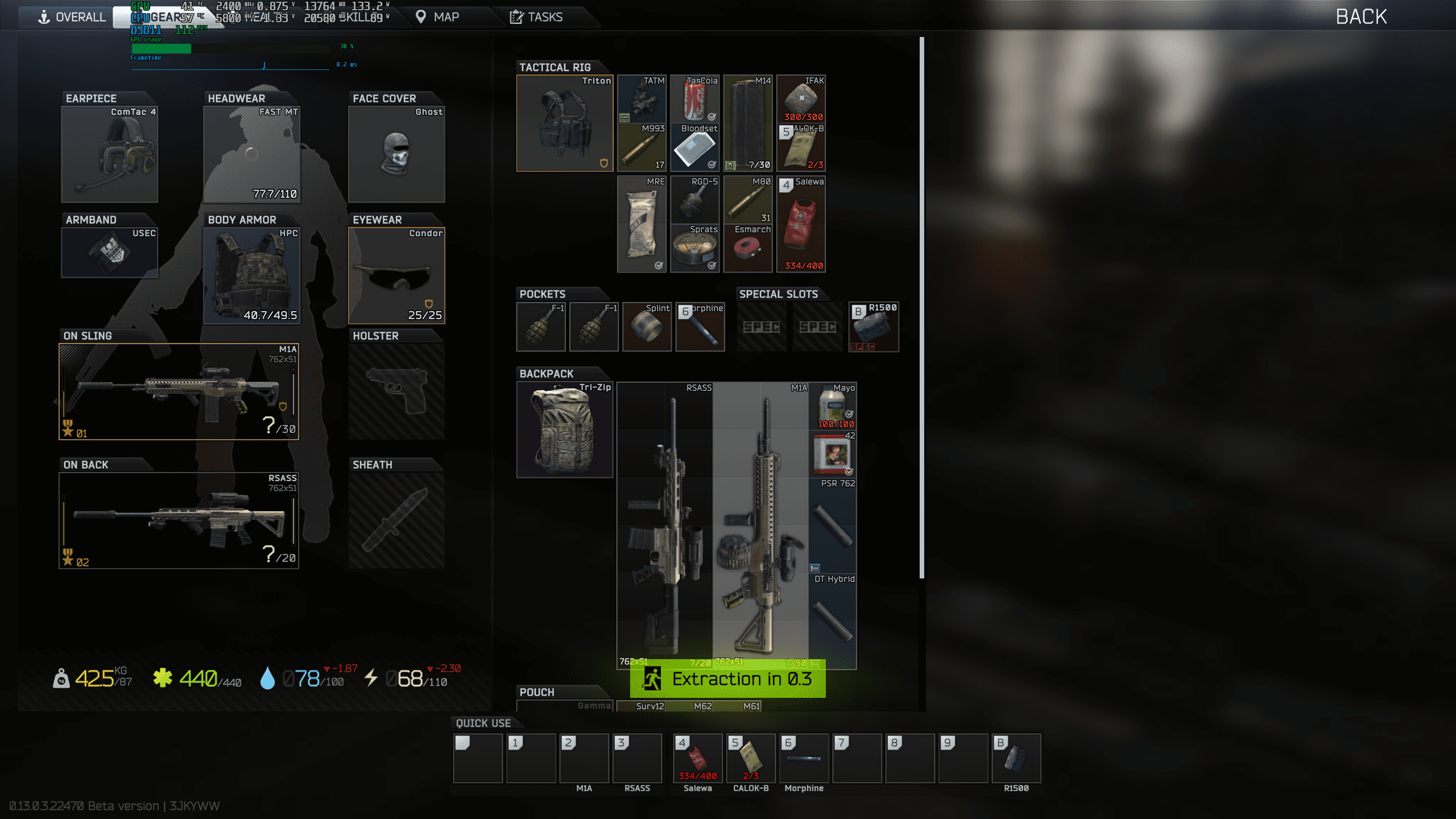Select the Splint in pockets
Screen dimensions: 1456x819
tap(647, 326)
